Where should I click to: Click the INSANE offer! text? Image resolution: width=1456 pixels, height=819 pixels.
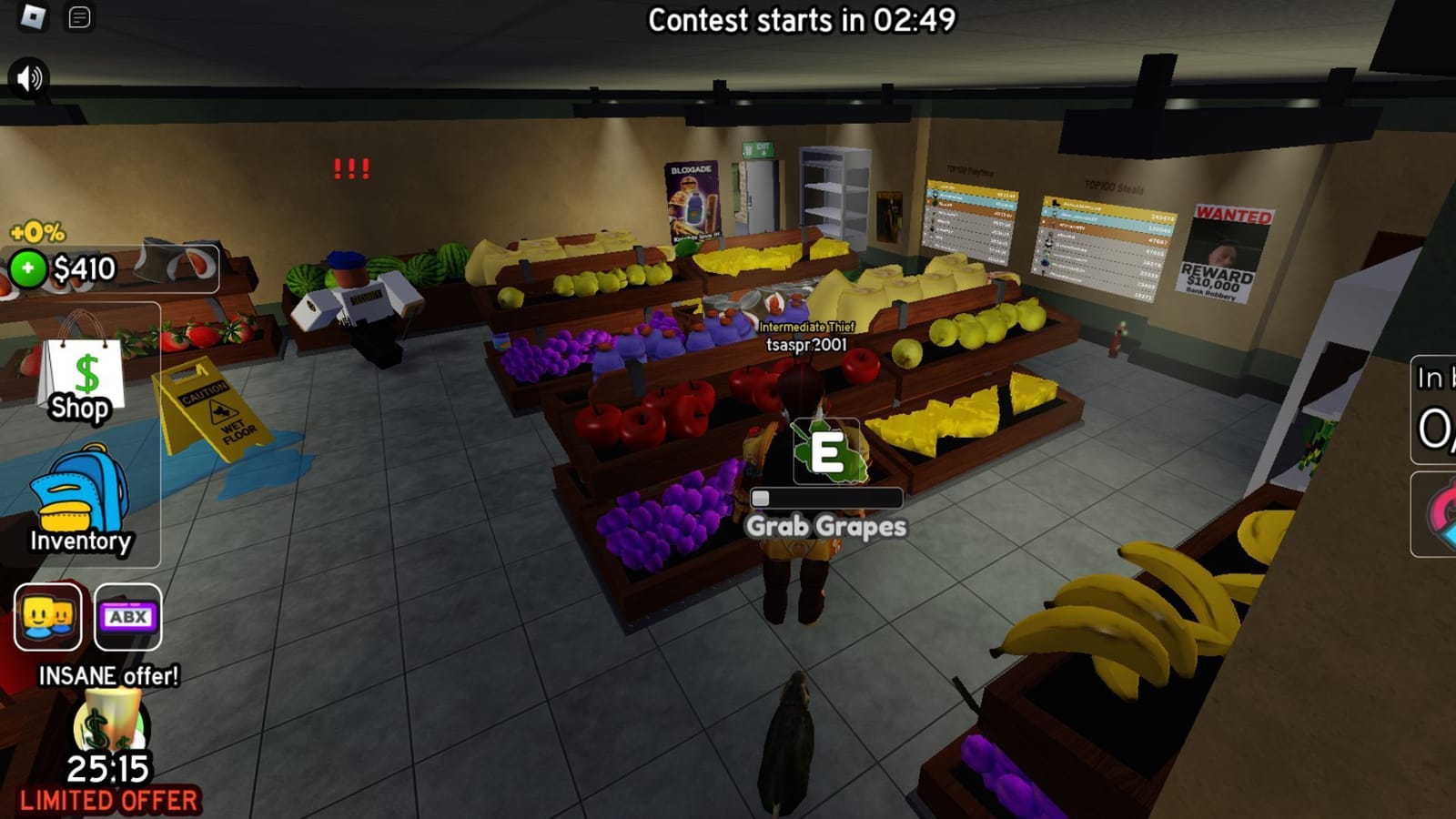108,676
